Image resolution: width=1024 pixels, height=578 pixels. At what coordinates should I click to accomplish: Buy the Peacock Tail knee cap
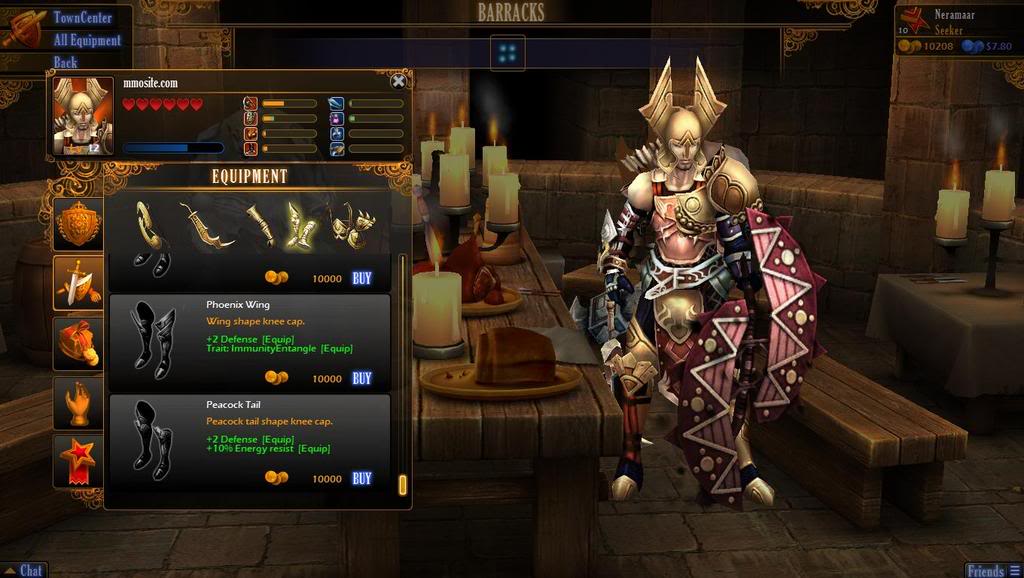[362, 478]
